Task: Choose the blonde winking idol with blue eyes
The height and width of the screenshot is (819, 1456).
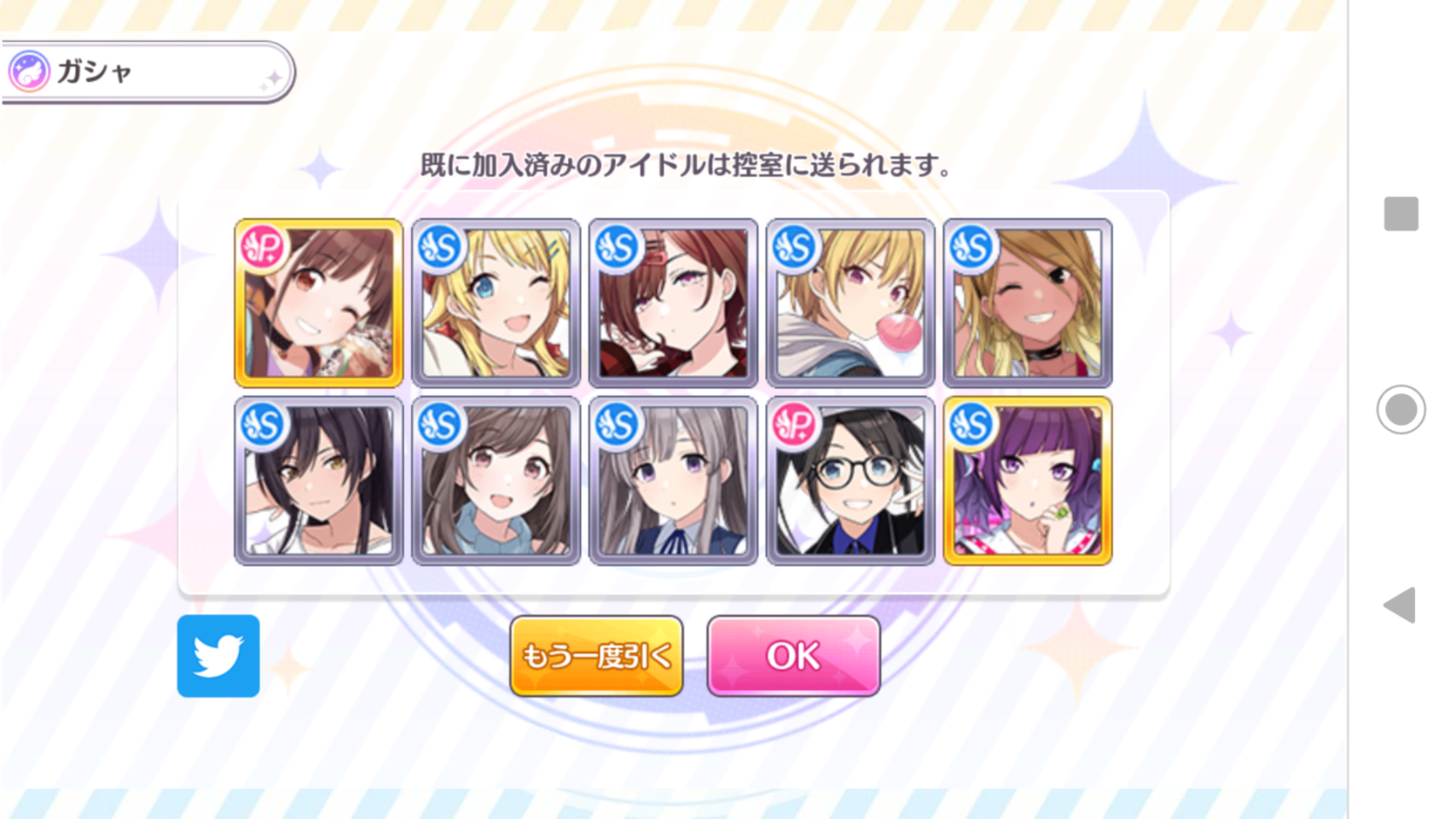Action: [496, 303]
